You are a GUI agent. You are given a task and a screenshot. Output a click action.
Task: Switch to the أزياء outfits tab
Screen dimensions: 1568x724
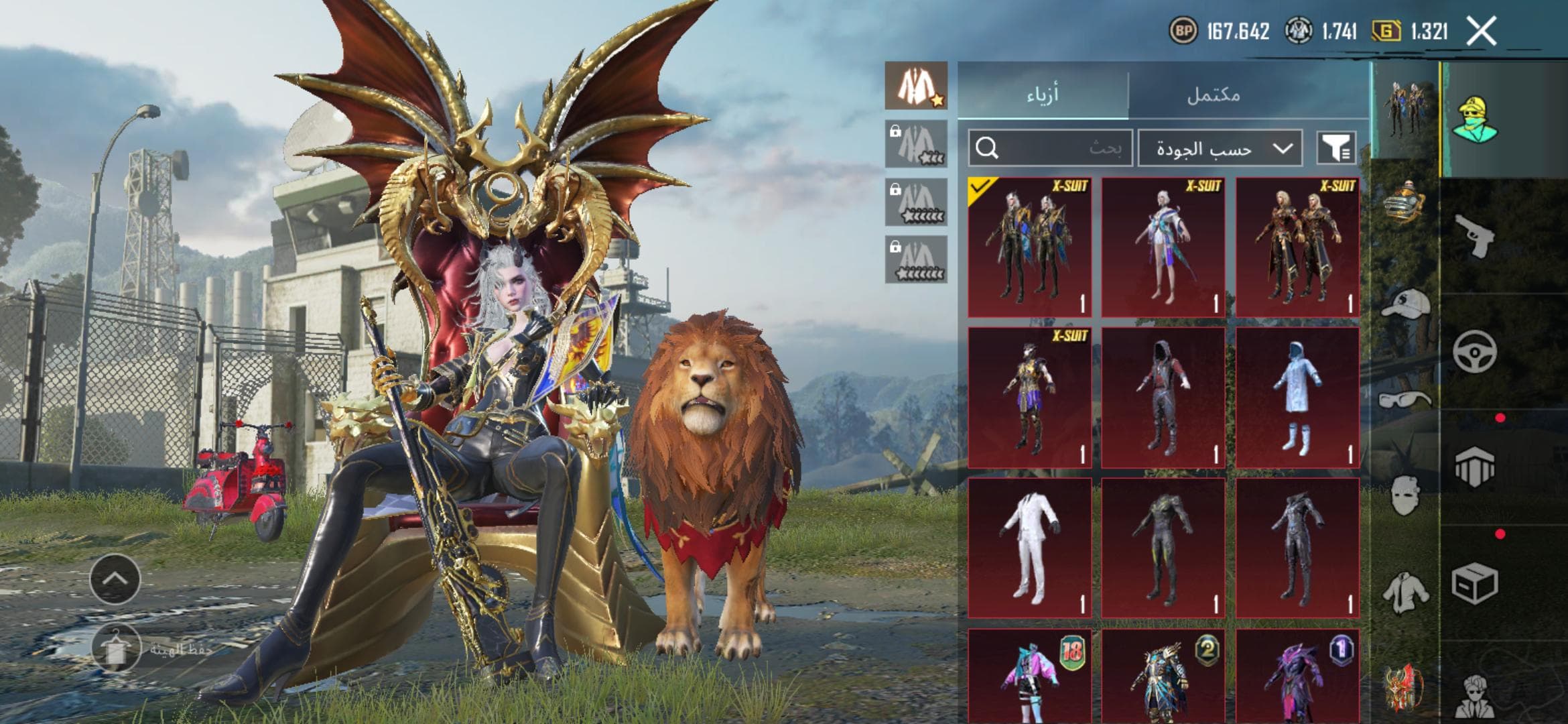pos(1043,94)
